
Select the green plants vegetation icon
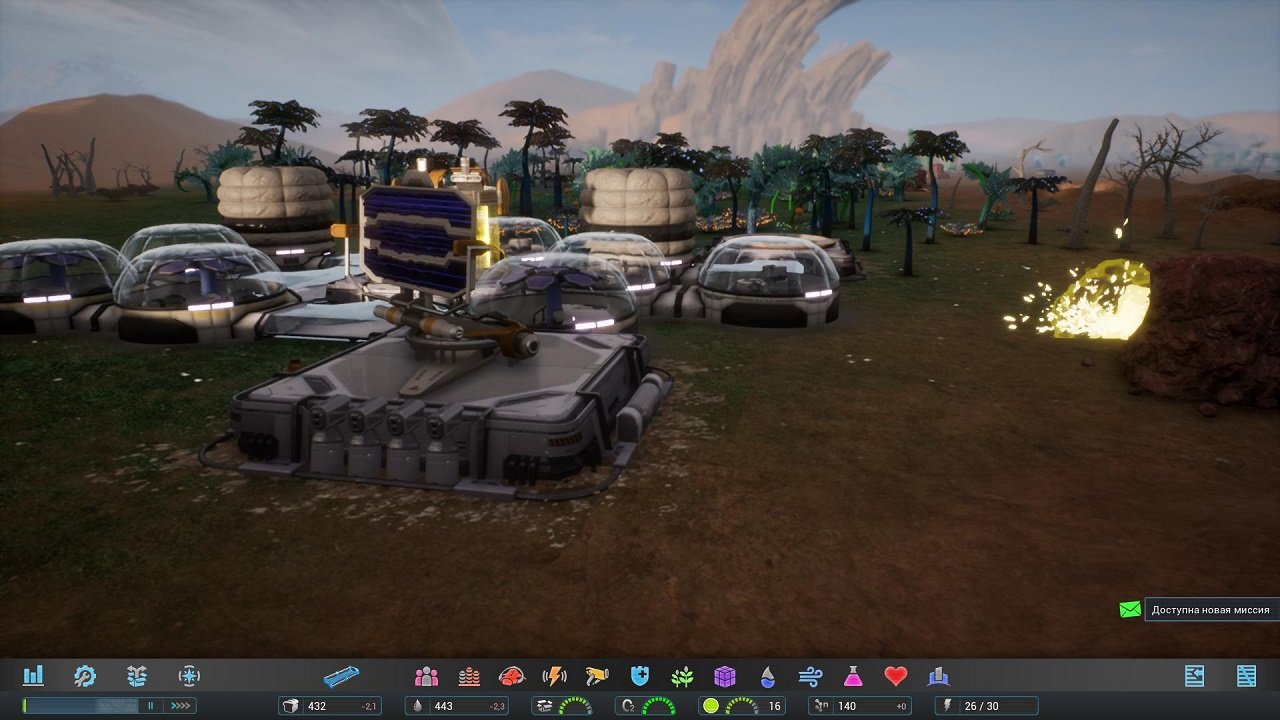(681, 677)
